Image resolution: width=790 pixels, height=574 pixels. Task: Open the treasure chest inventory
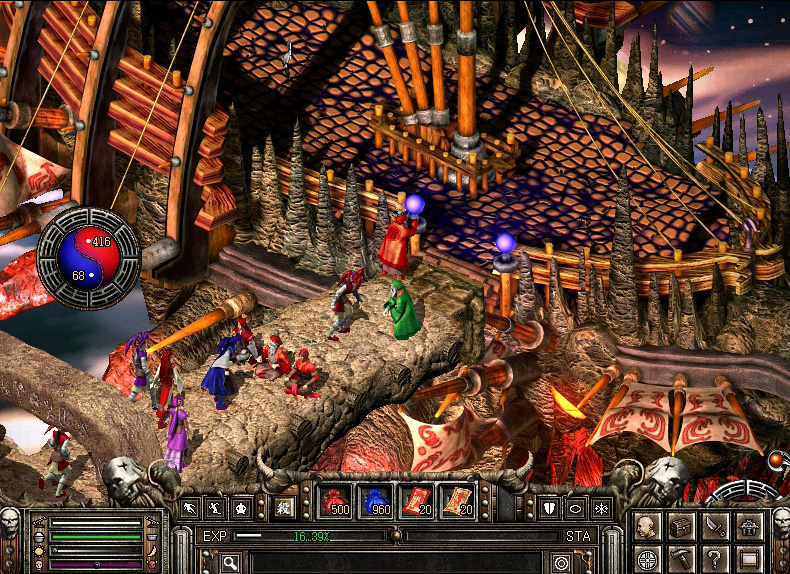(682, 525)
